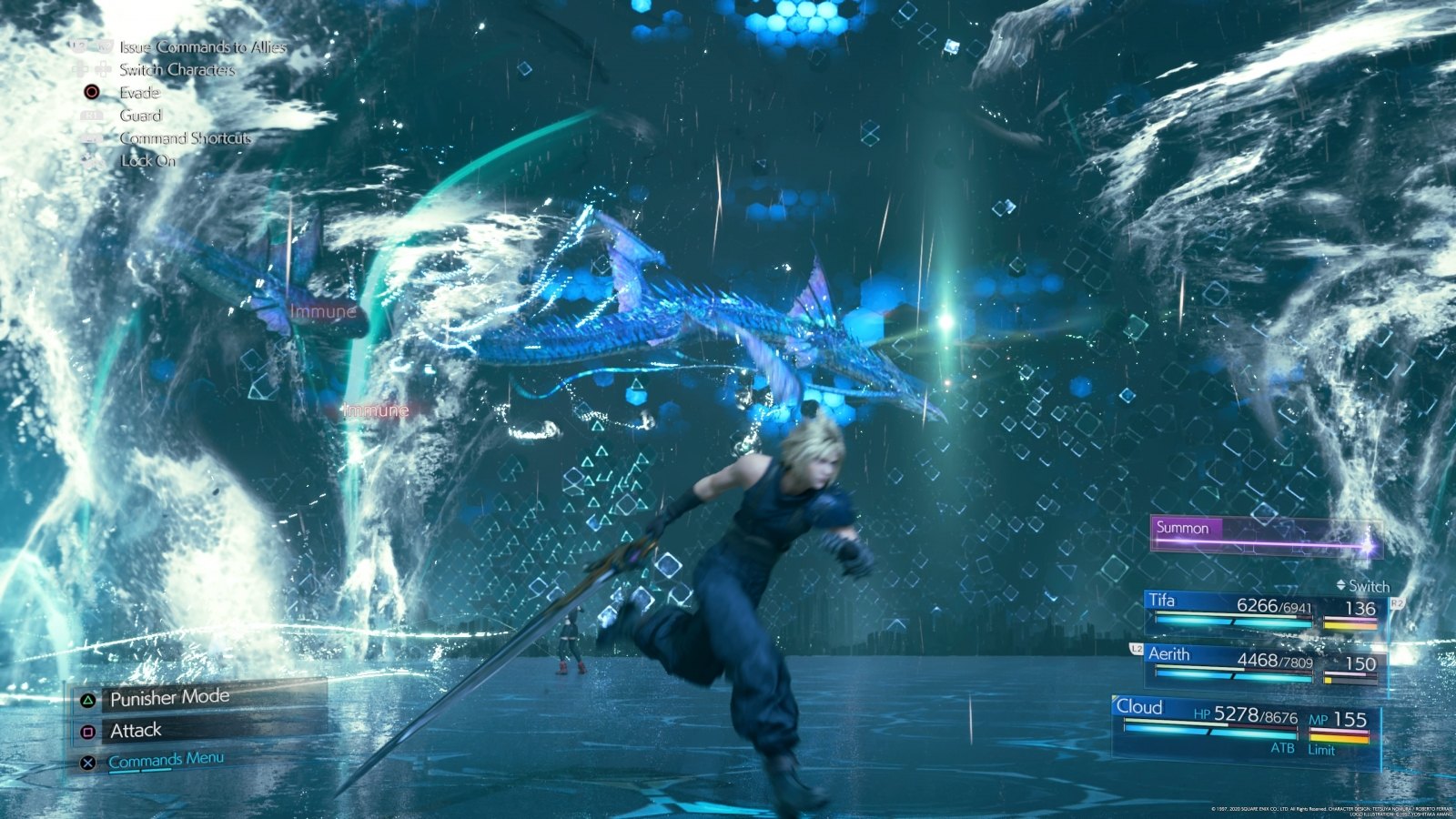Click the Attack command
This screenshot has height=819, width=1456.
click(135, 729)
